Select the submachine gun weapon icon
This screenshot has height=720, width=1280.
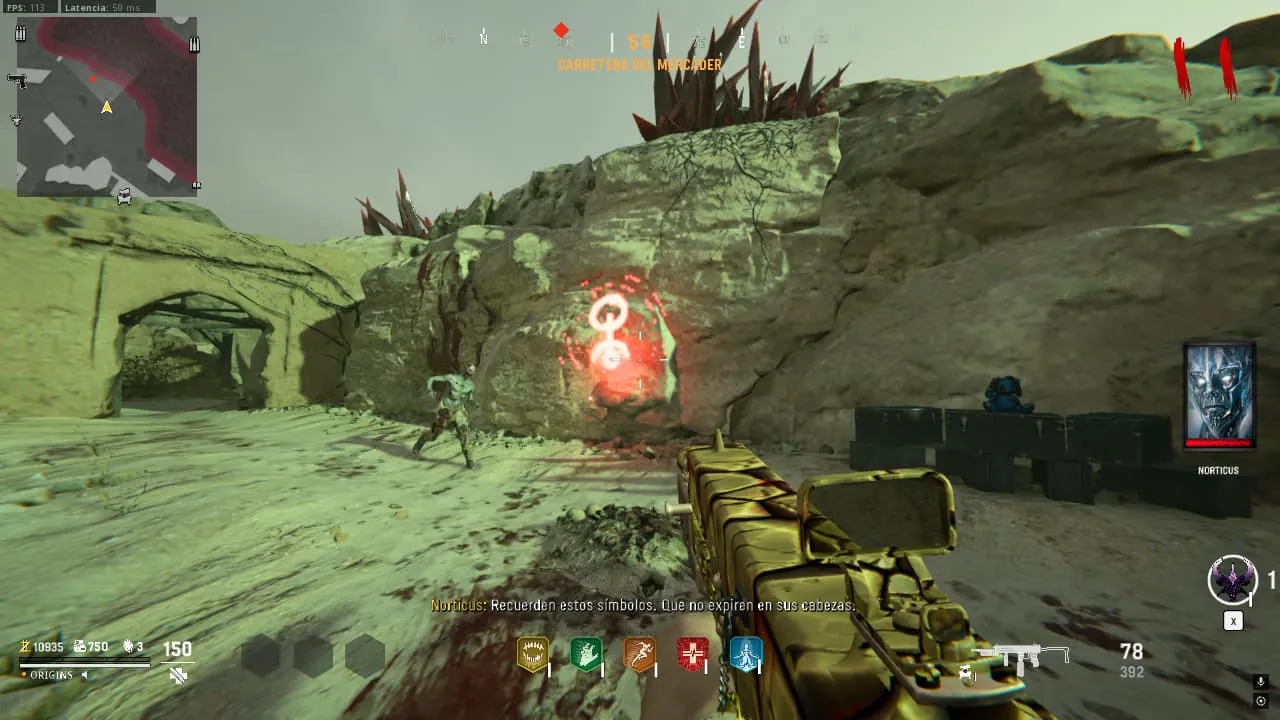1021,656
